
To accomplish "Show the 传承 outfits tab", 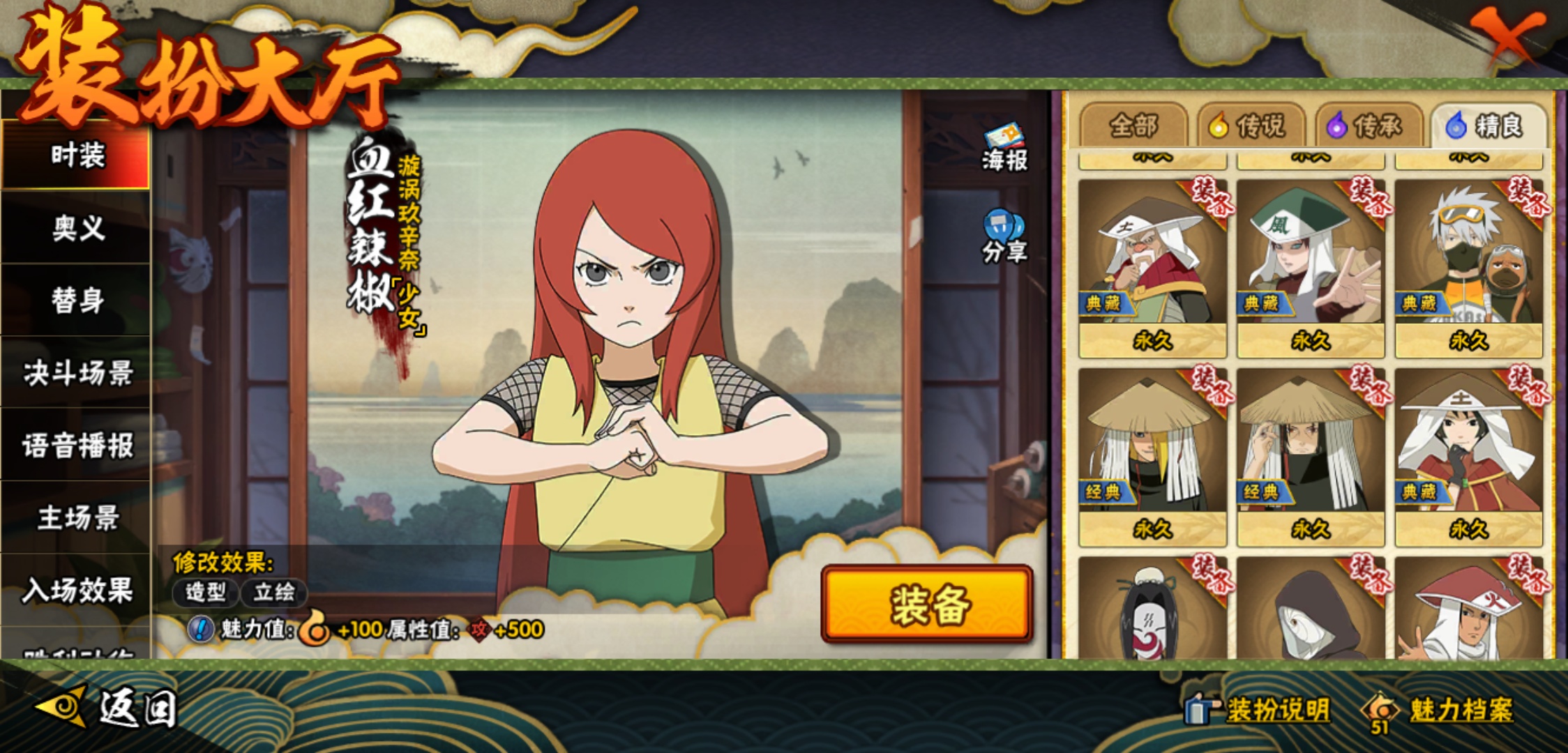I will [x=1369, y=126].
